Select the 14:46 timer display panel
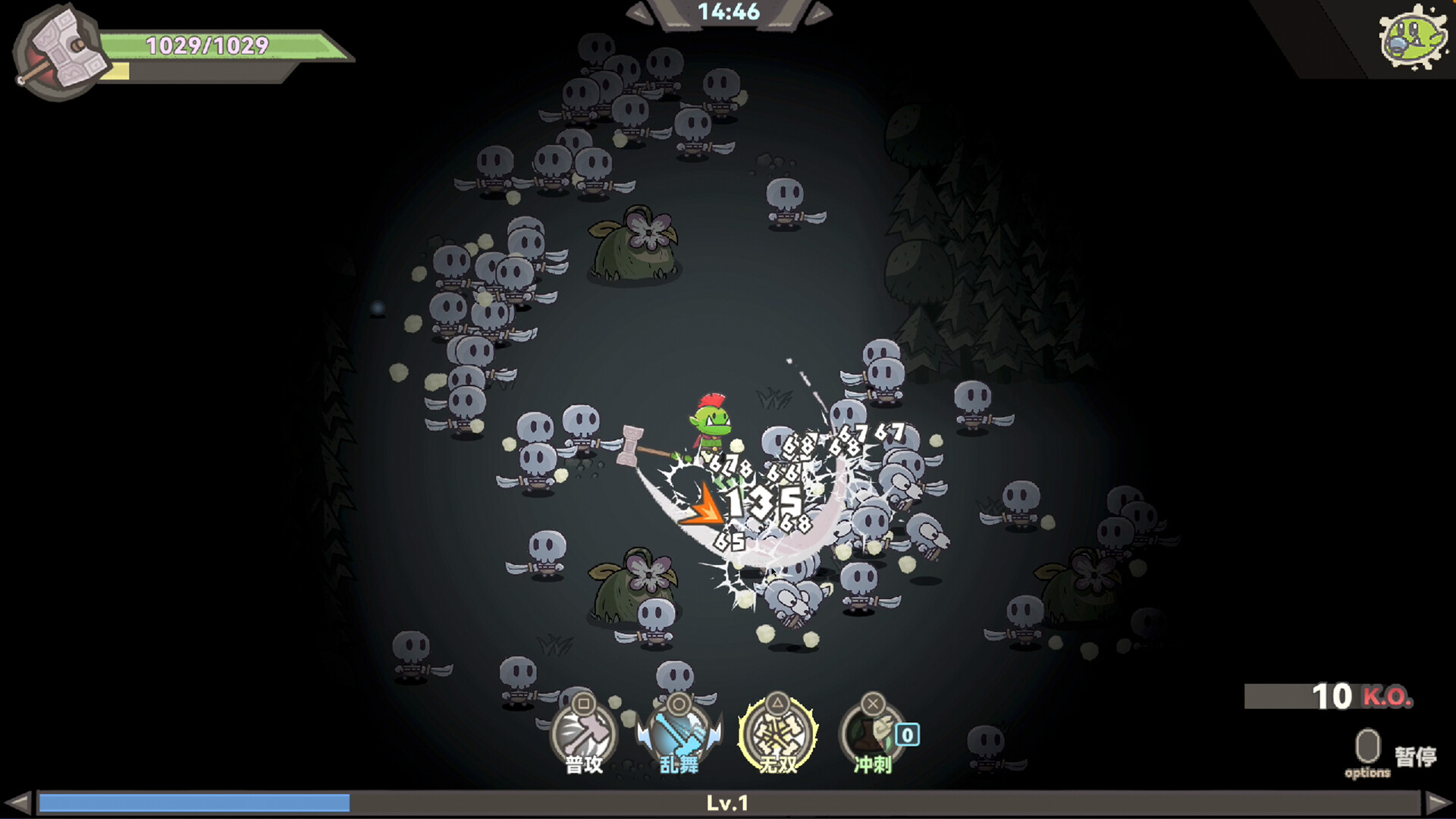 coord(730,12)
